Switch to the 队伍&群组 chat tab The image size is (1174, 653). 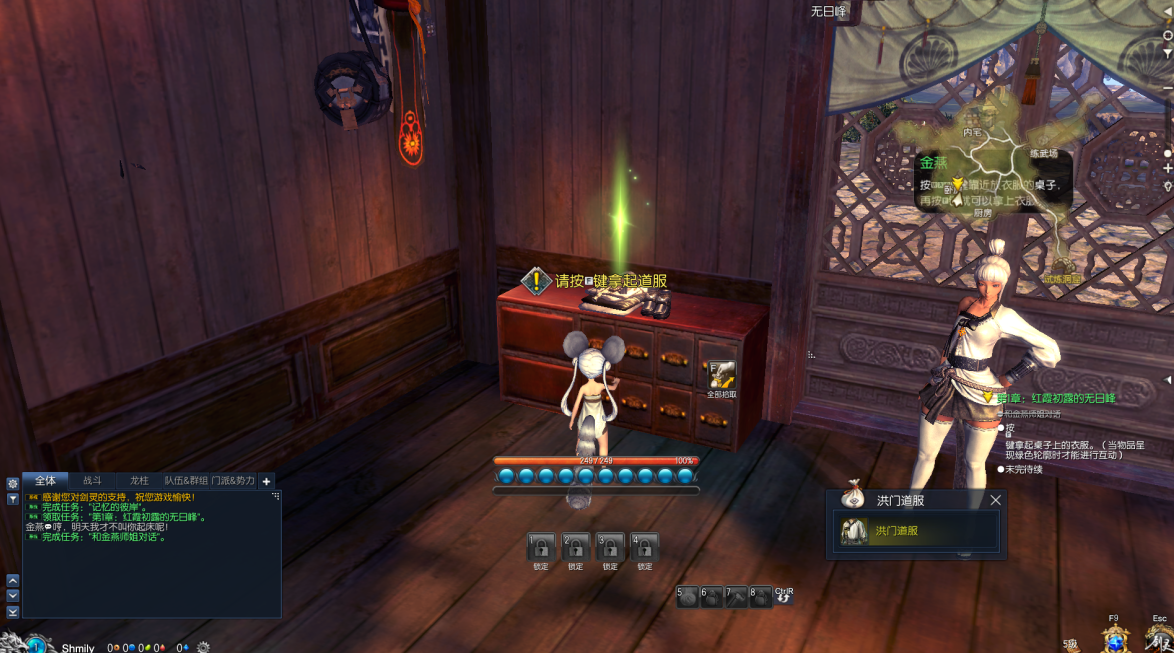186,480
